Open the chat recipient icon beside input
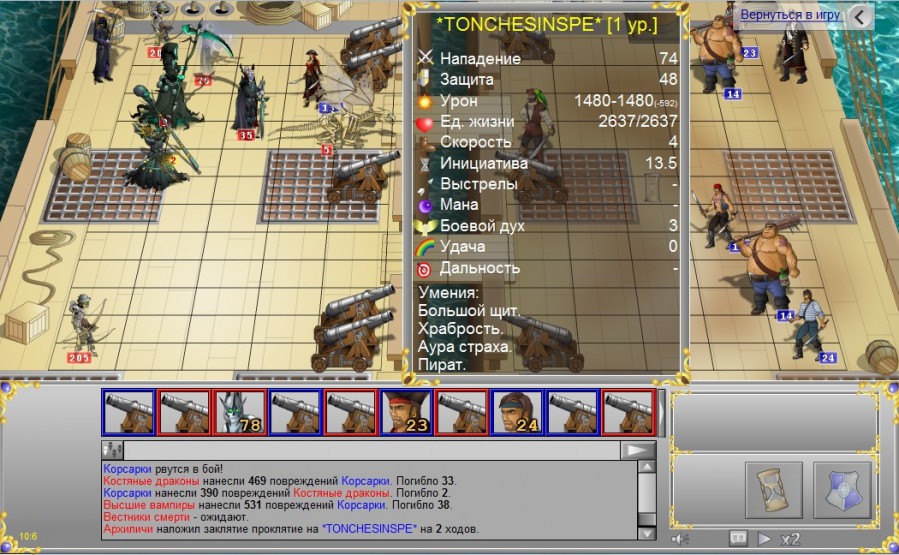 (112, 451)
